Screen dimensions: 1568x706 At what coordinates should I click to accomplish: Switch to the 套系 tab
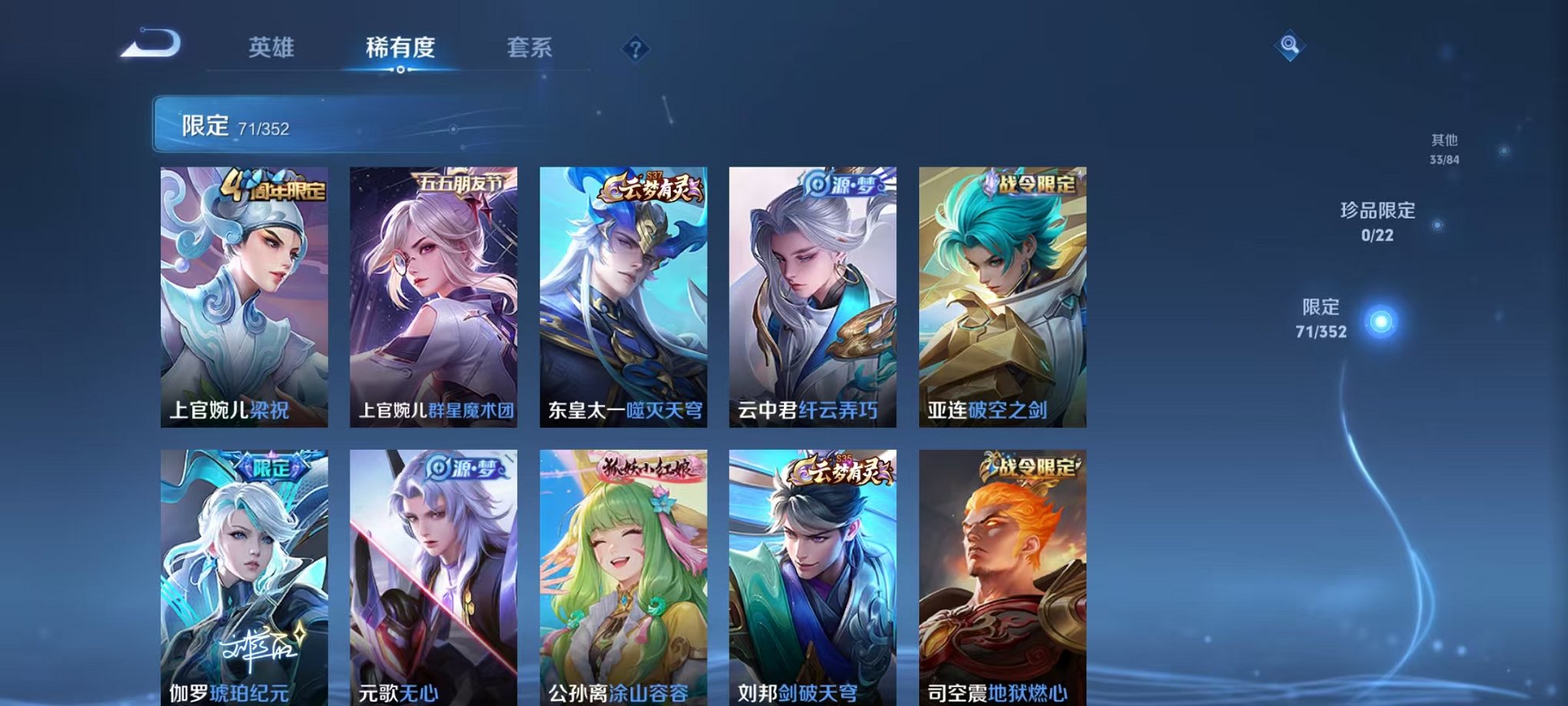pos(537,48)
